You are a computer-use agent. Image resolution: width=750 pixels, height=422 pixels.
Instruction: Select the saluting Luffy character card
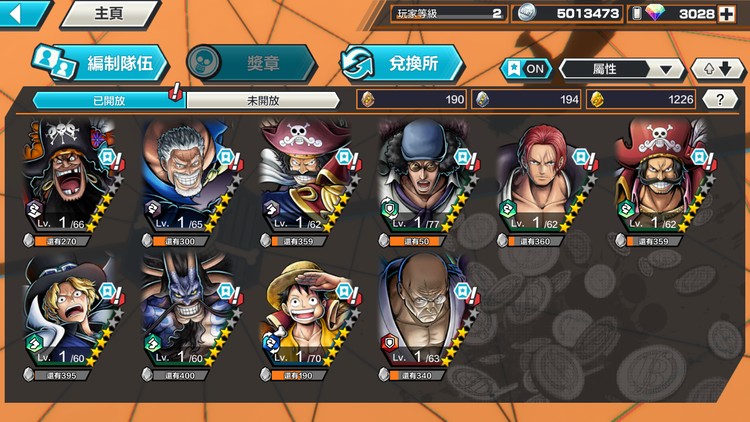[x=303, y=316]
